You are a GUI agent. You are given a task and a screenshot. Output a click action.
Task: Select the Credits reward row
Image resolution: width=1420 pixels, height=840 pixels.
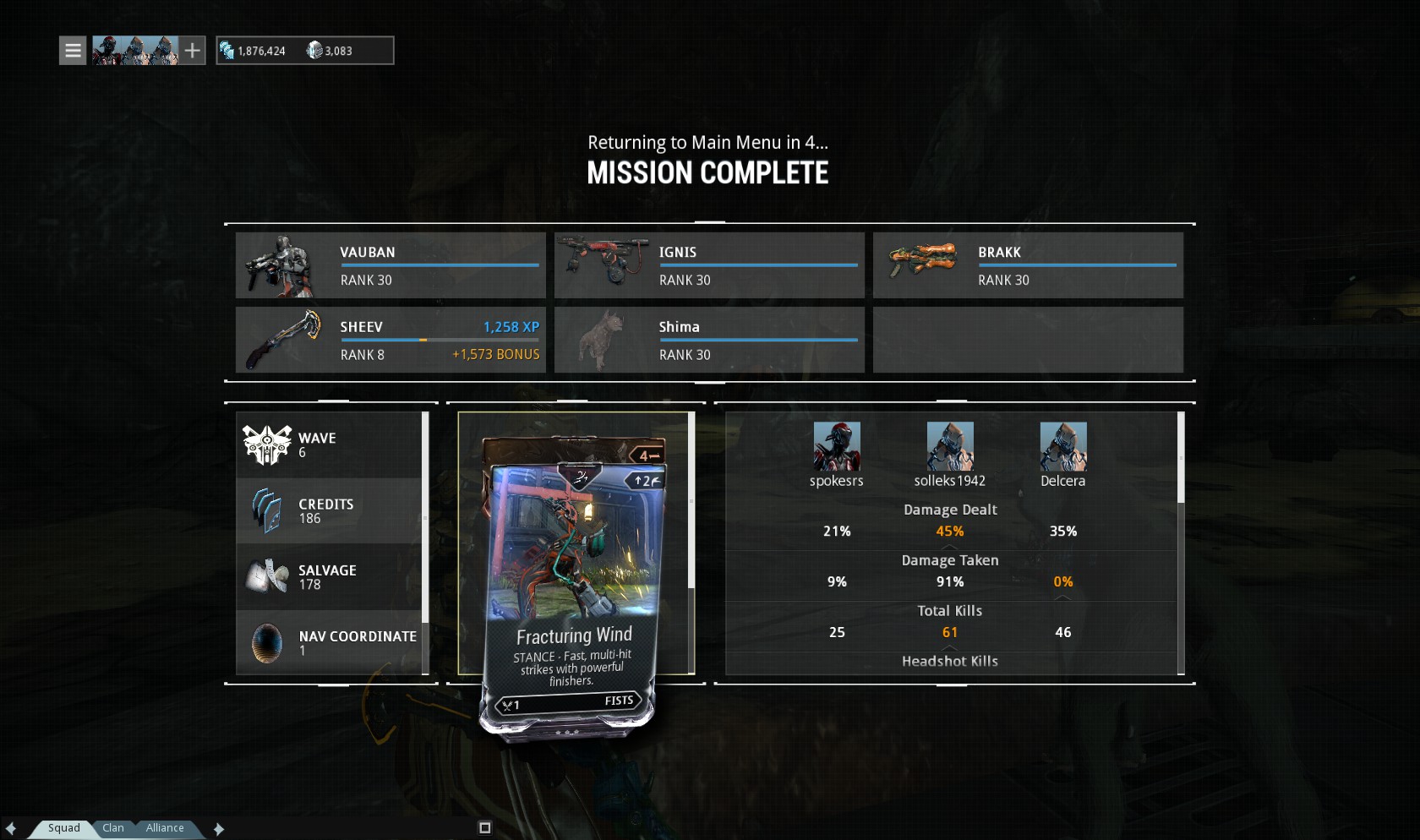(x=330, y=510)
